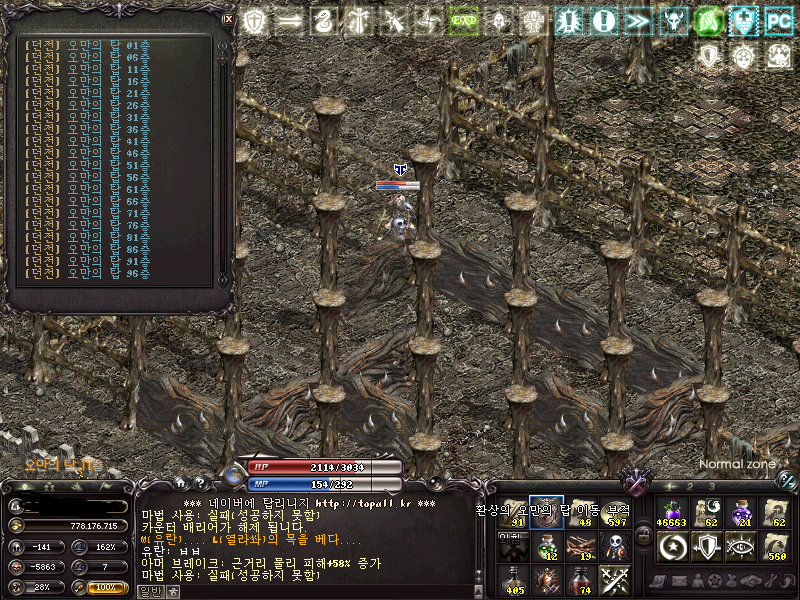Activate the crescent moon and star skill

[x=671, y=546]
